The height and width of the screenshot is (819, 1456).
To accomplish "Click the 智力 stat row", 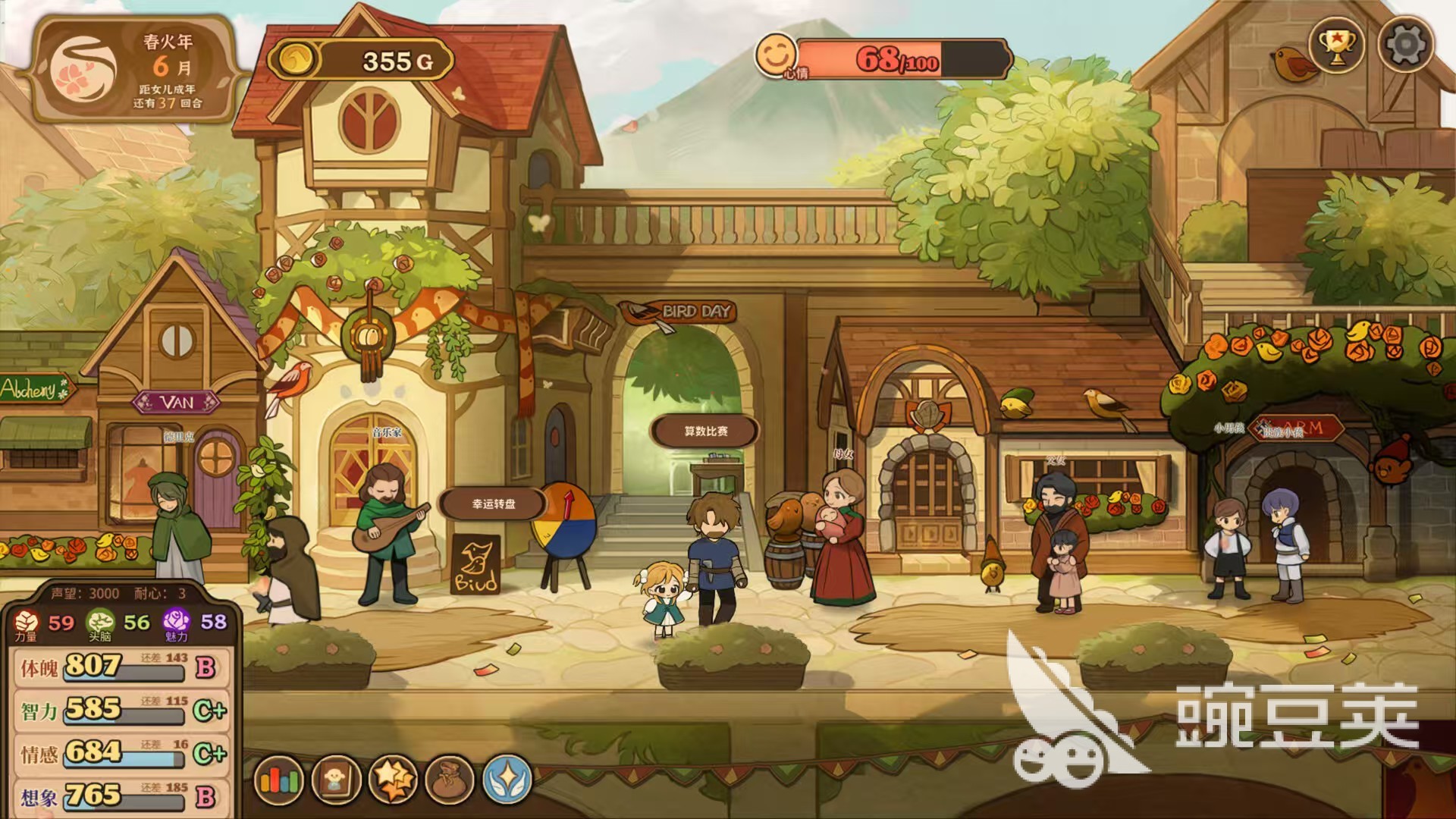I will click(x=121, y=711).
